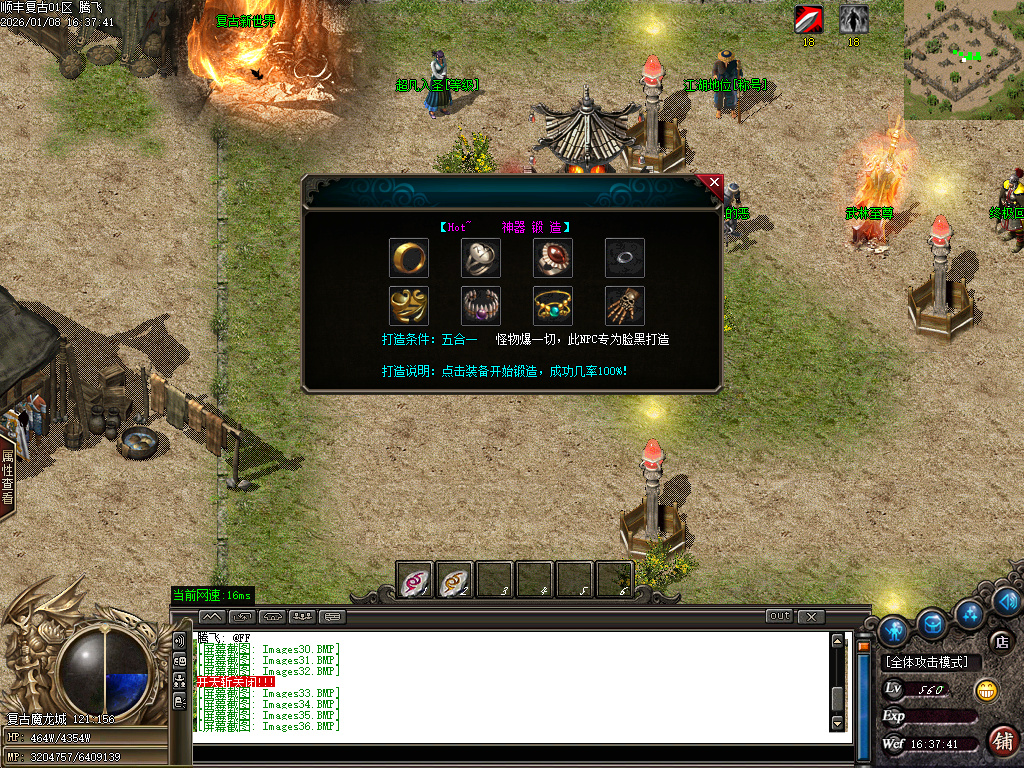Open the minimap
The height and width of the screenshot is (768, 1024).
963,60
